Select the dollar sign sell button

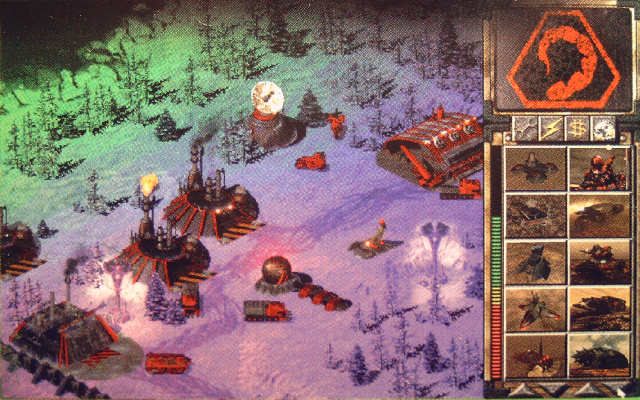[575, 127]
